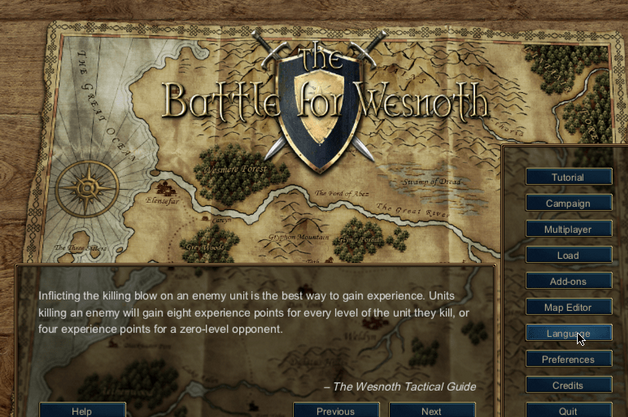
Task: Go to the Next tip
Action: pyautogui.click(x=431, y=410)
